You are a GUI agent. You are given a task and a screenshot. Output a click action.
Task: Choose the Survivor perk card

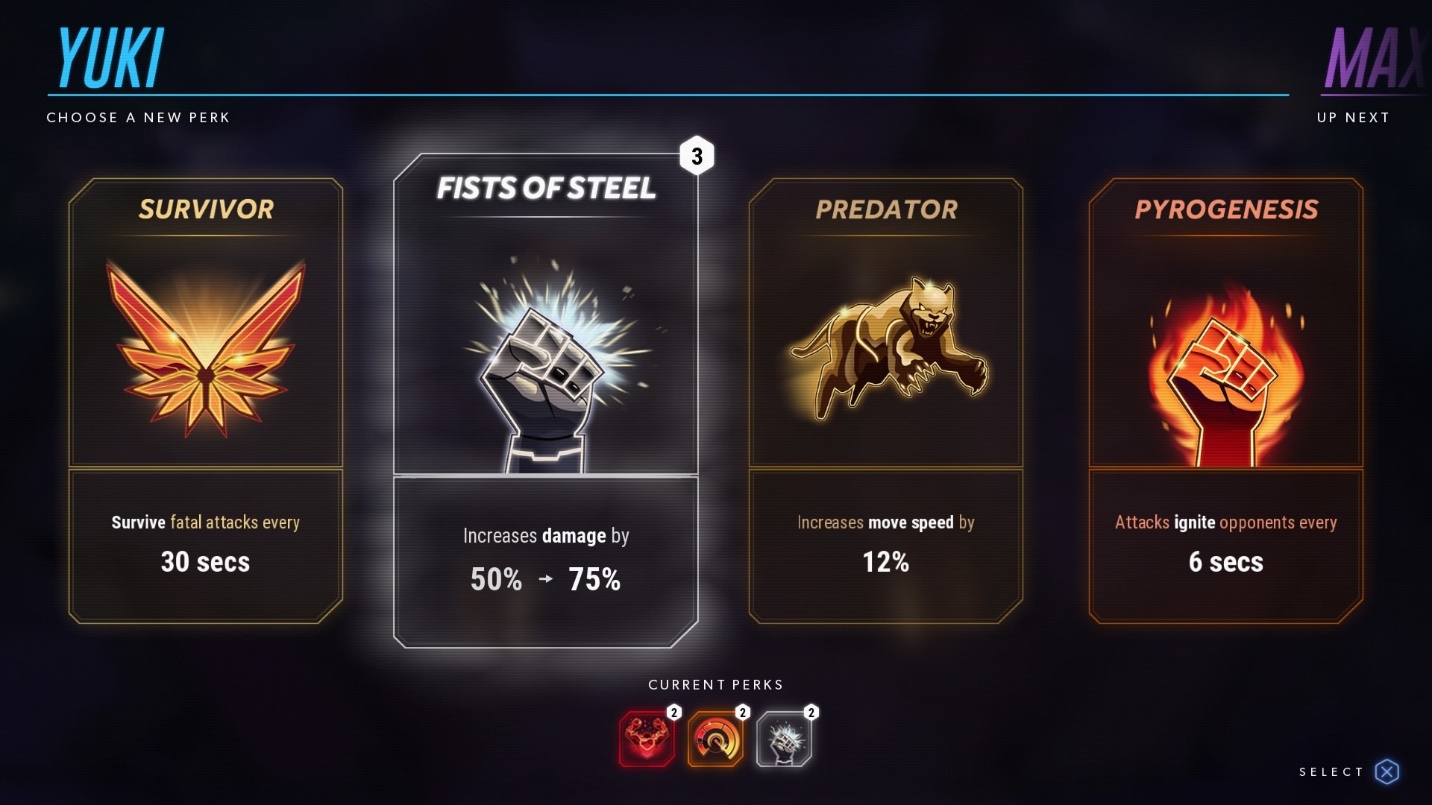pyautogui.click(x=205, y=400)
